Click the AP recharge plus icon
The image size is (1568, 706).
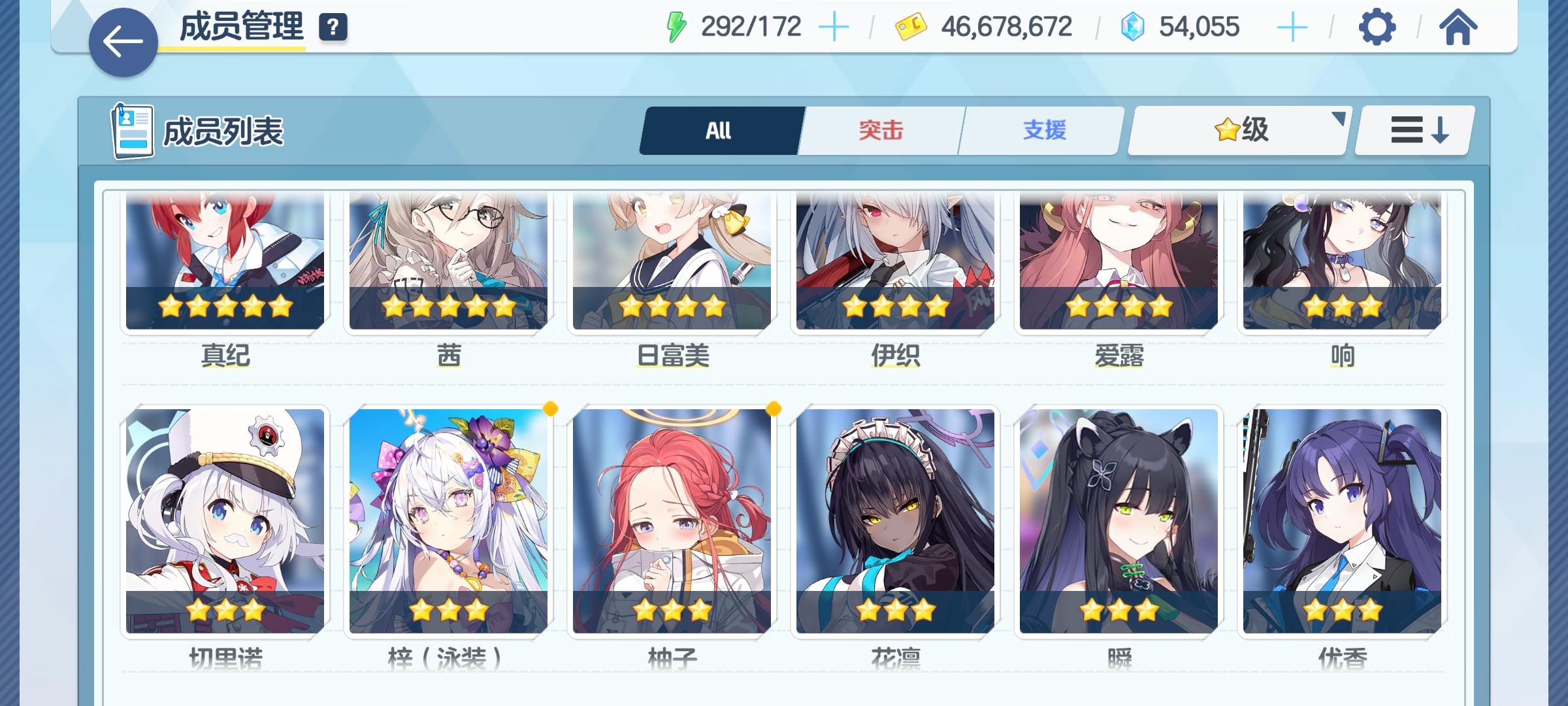click(x=833, y=26)
